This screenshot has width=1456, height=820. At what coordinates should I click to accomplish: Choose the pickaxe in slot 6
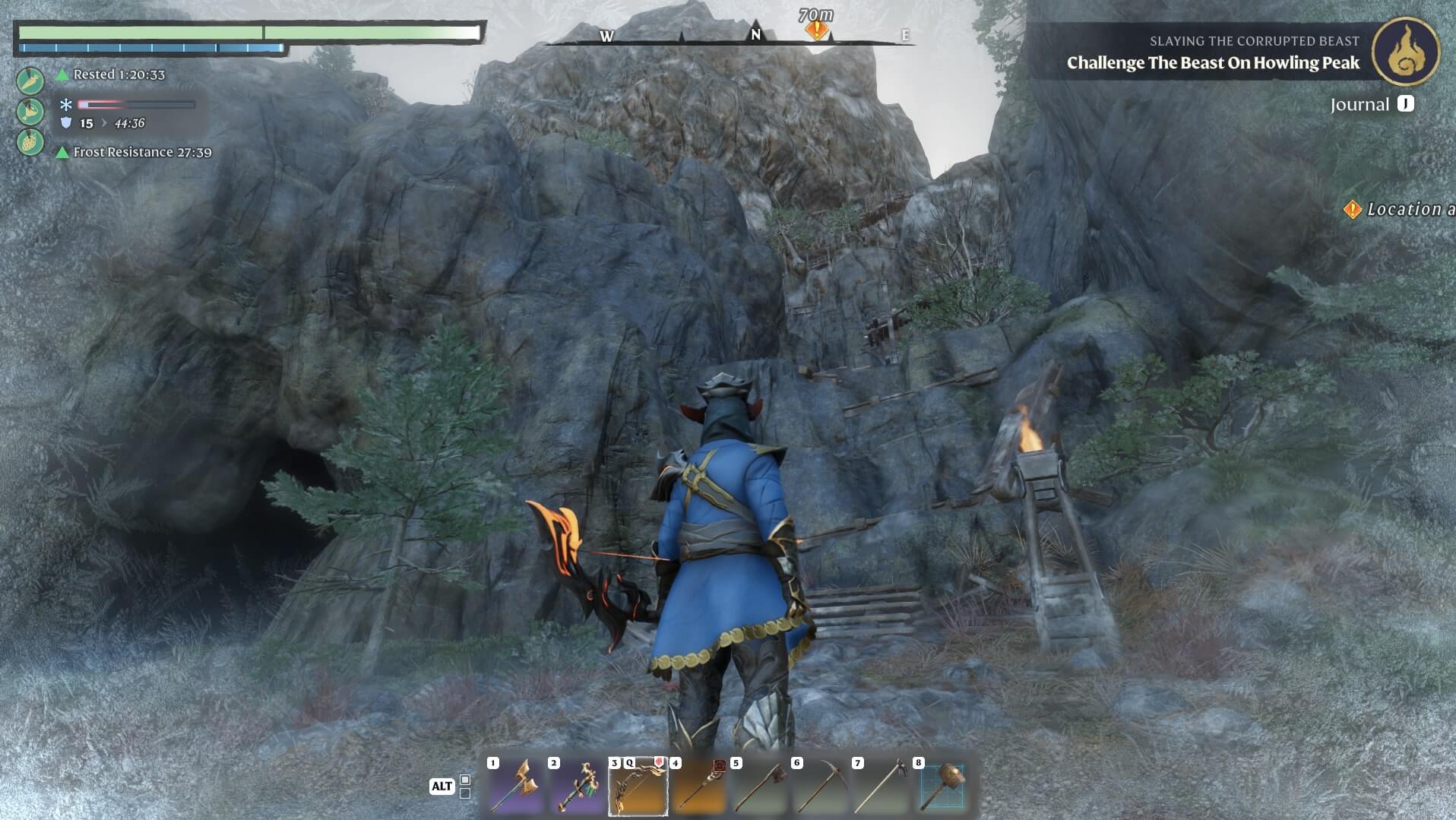coord(820,787)
